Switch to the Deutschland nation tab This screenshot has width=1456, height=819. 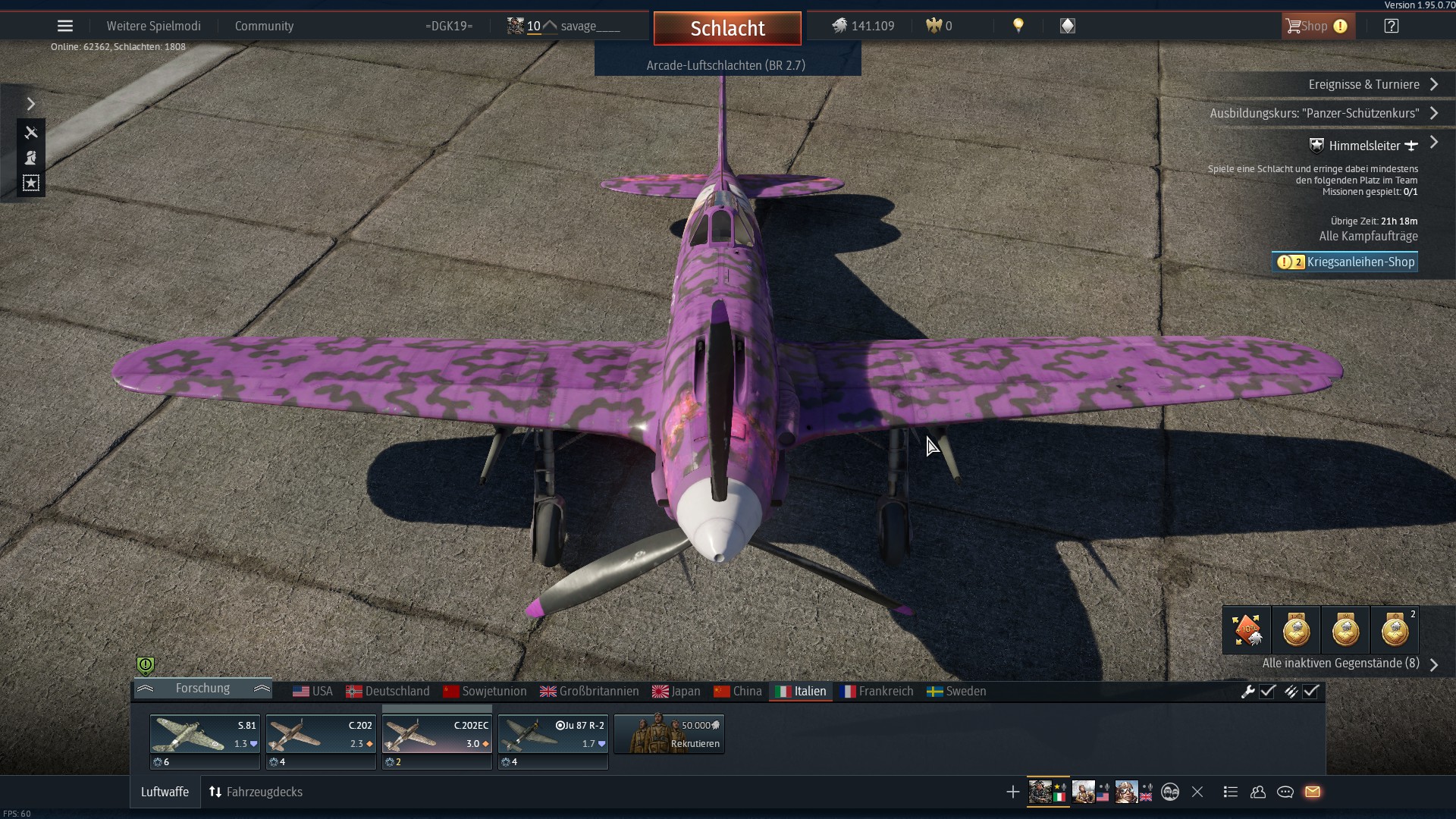pos(388,691)
